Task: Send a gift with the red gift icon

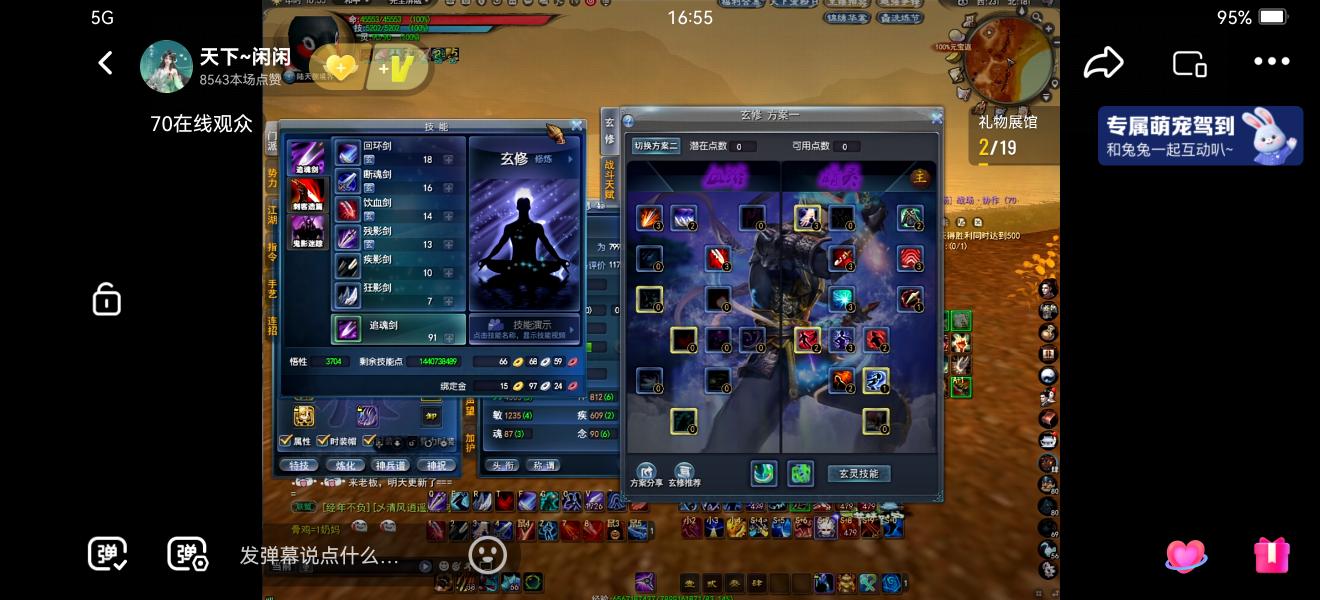Action: (x=1271, y=555)
